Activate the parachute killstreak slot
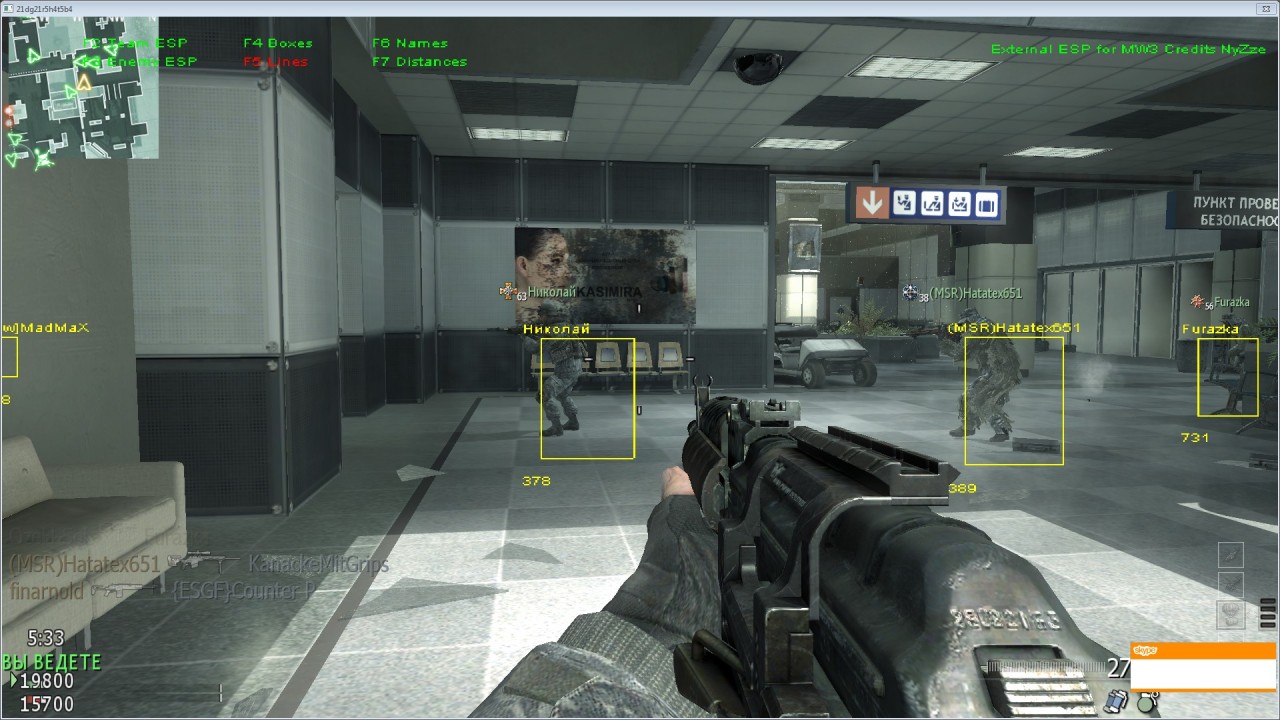1280x720 pixels. [1231, 613]
